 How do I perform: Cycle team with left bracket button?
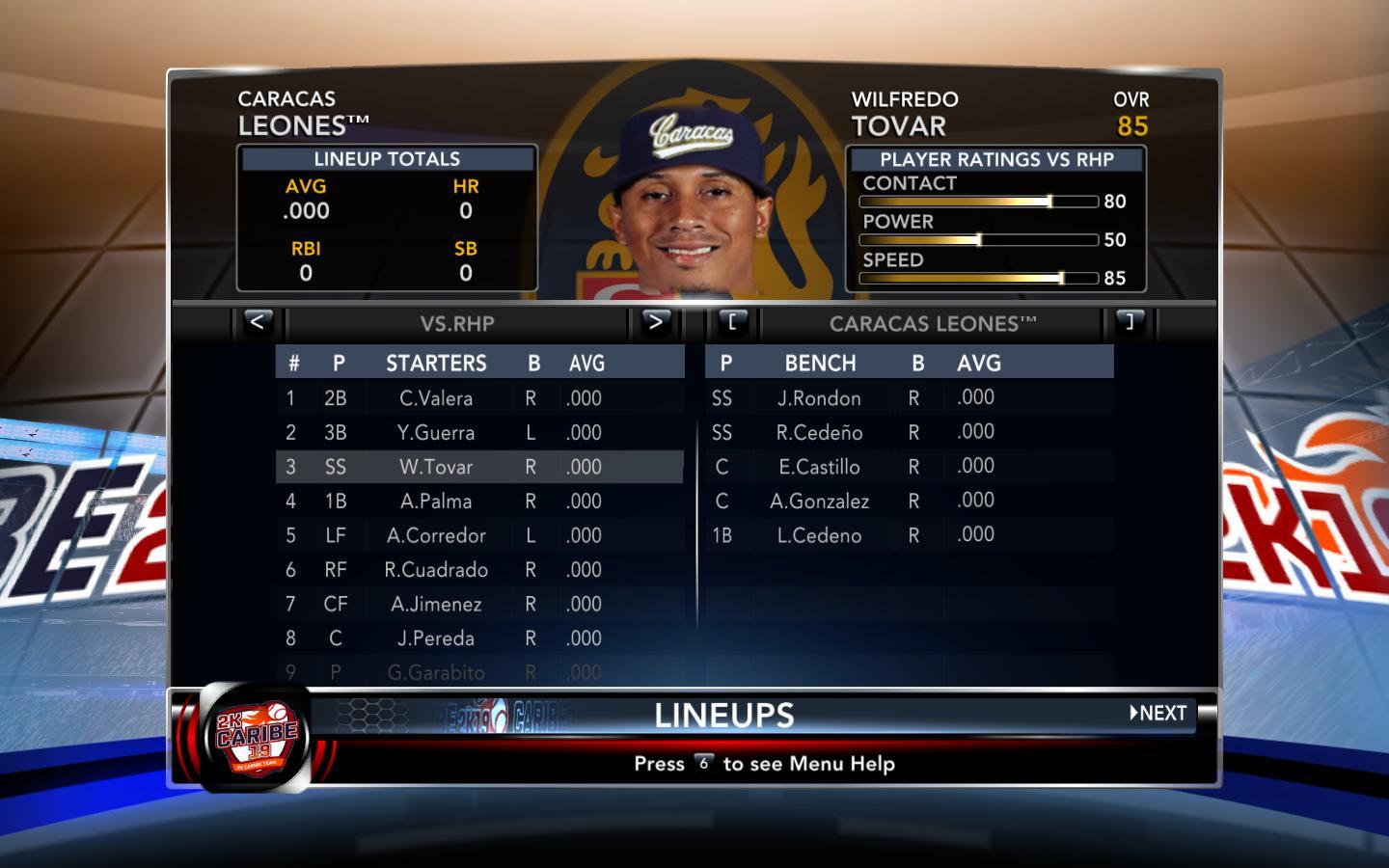coord(732,322)
